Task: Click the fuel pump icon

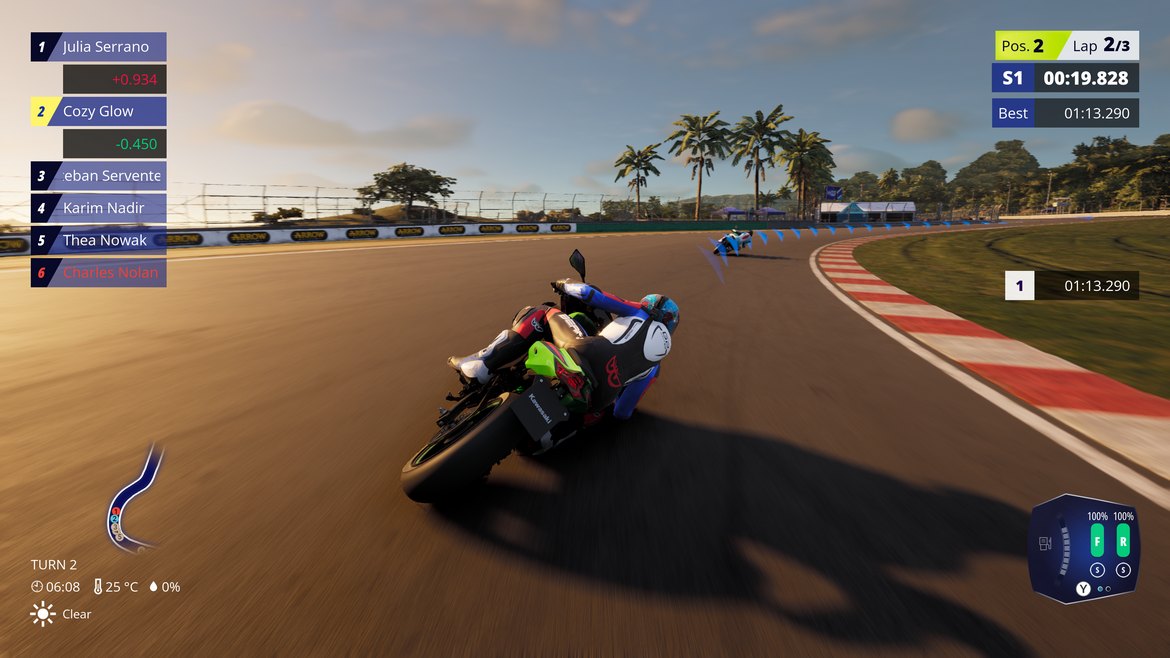Action: coord(1046,543)
